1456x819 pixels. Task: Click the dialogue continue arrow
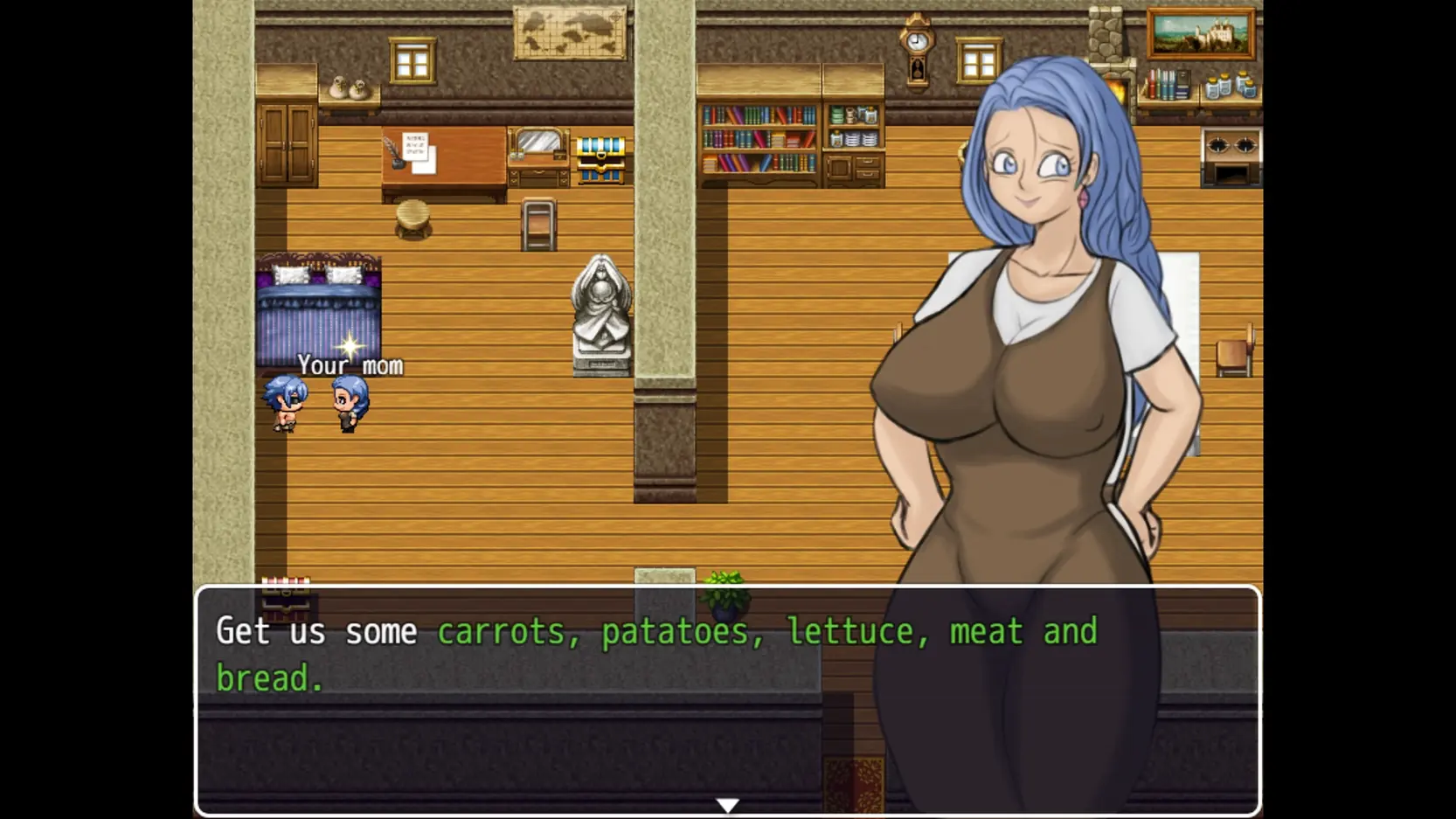tap(727, 805)
